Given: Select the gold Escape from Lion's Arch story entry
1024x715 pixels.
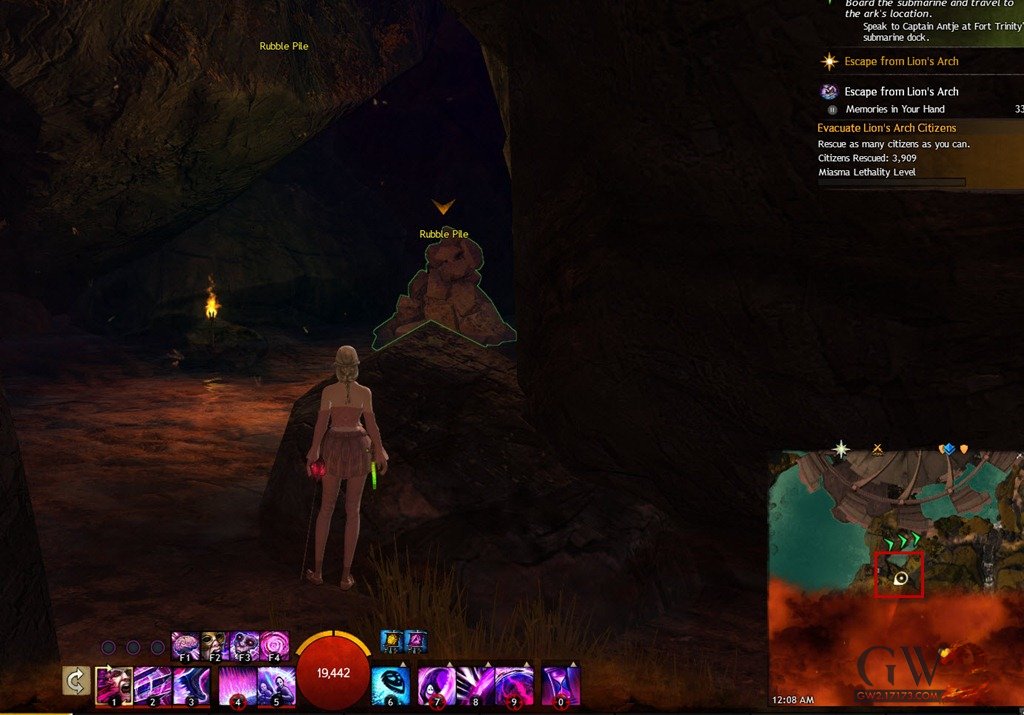Looking at the screenshot, I should click(901, 62).
